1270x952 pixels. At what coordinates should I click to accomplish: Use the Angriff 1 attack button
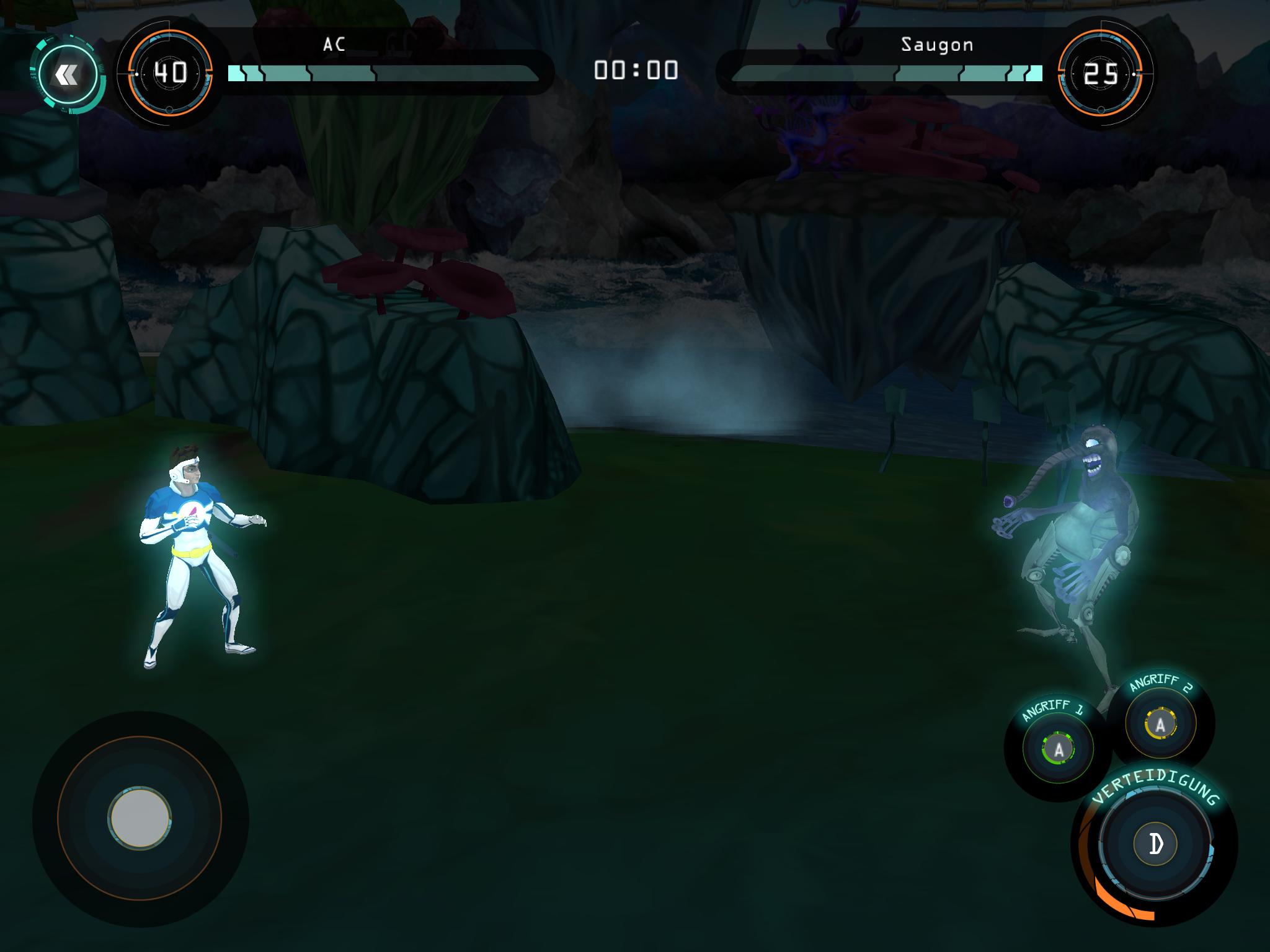click(1059, 750)
